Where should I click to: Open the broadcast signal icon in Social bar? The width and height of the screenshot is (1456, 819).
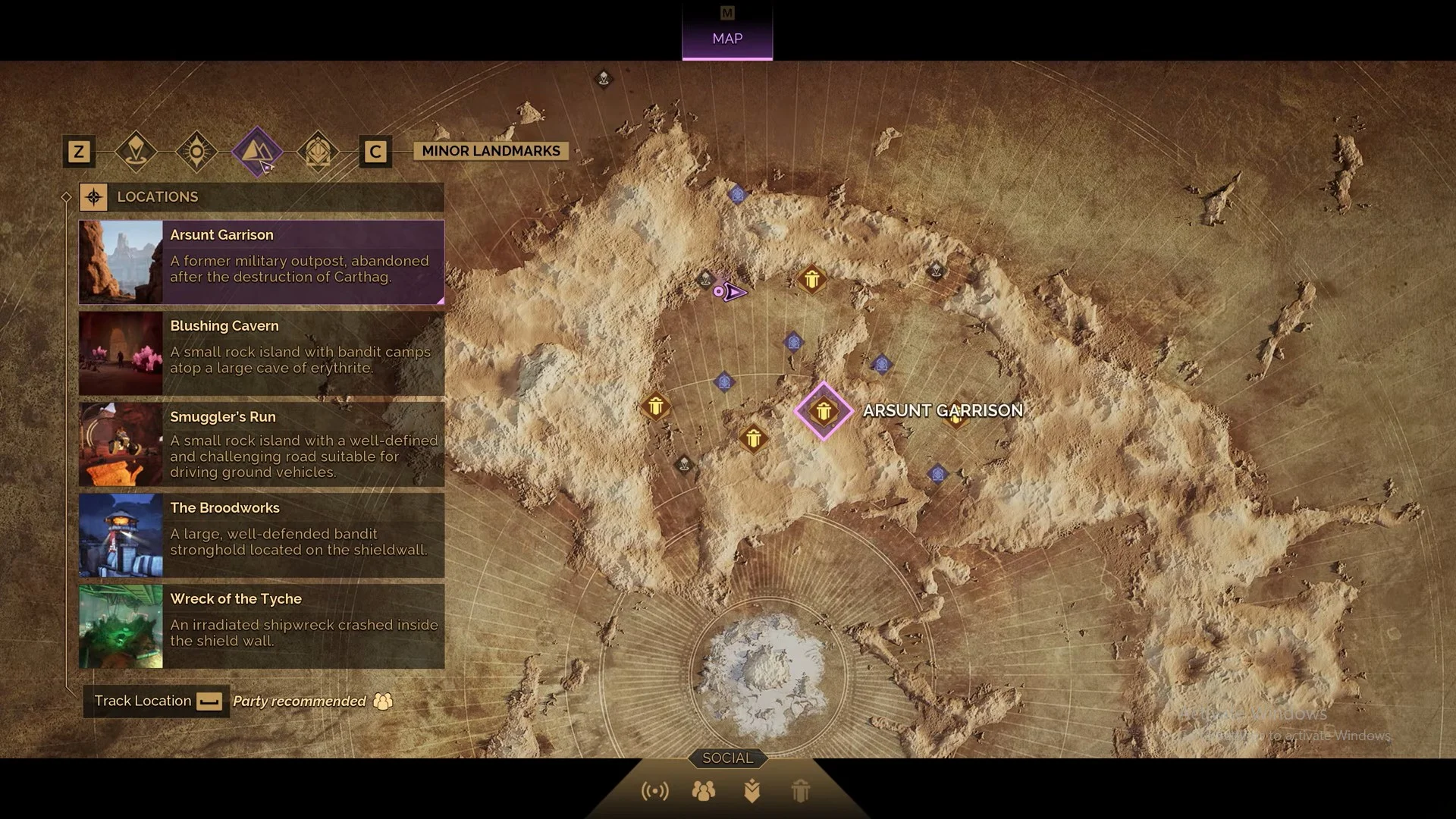tap(657, 790)
